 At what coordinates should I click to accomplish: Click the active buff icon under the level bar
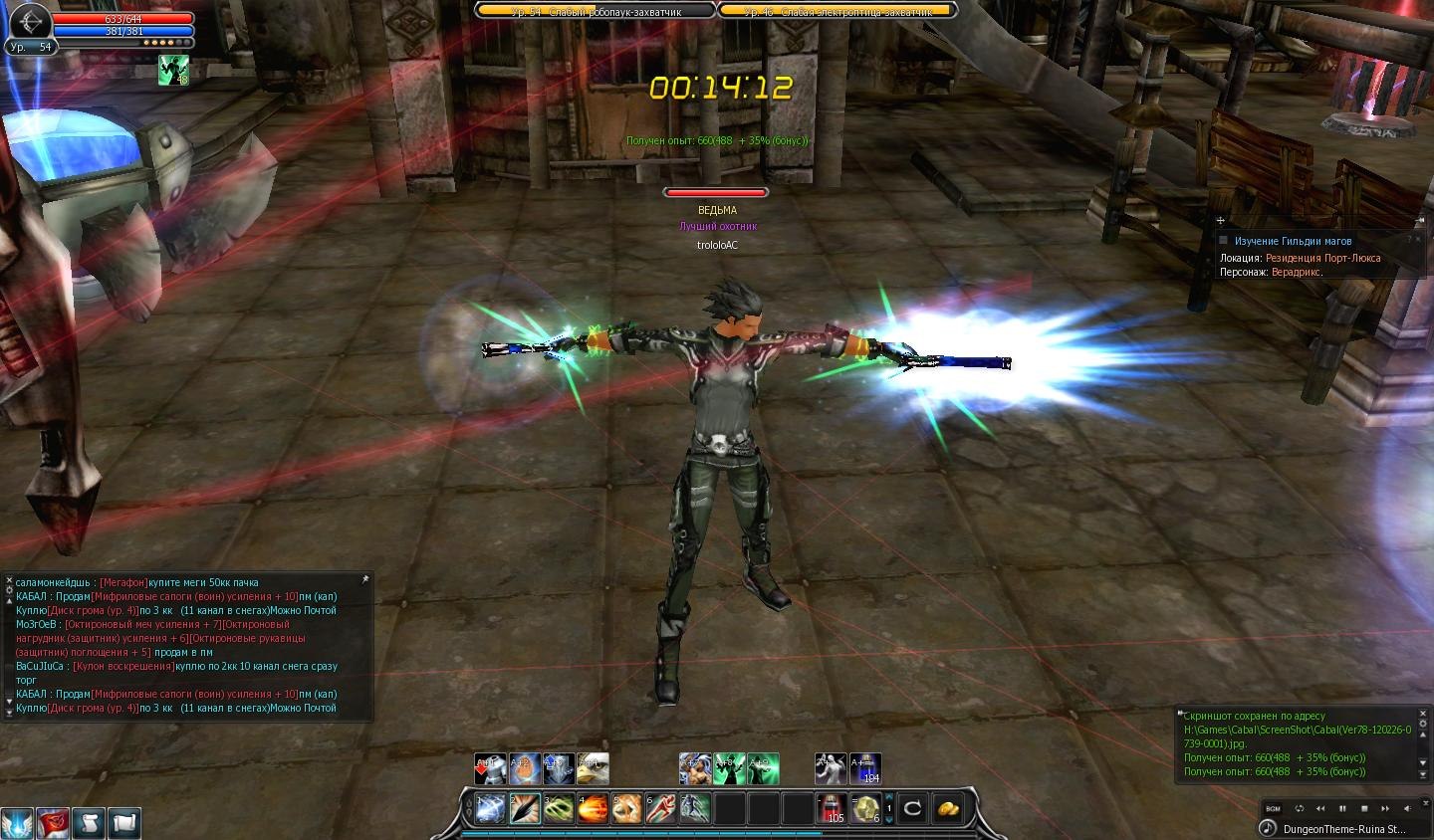click(x=173, y=70)
